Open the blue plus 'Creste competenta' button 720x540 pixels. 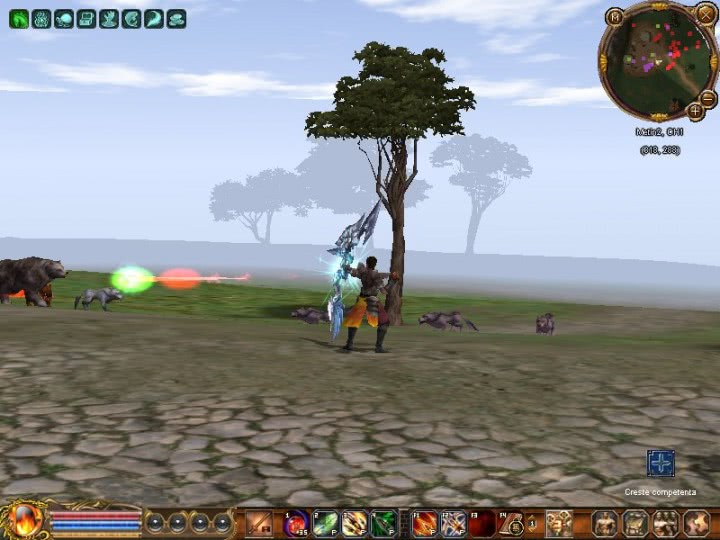pyautogui.click(x=660, y=463)
